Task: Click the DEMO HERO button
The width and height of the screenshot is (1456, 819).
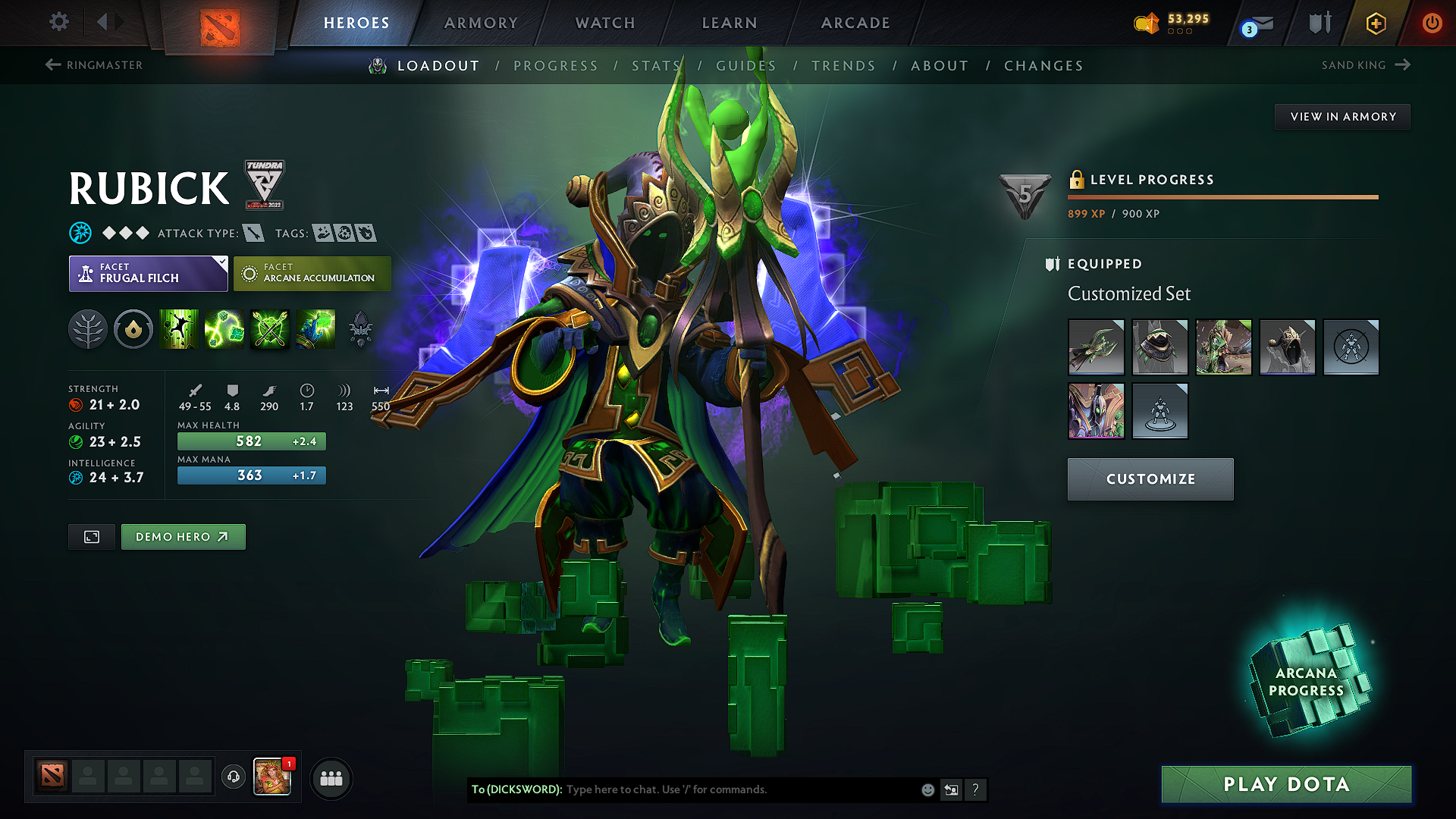Action: 183,536
